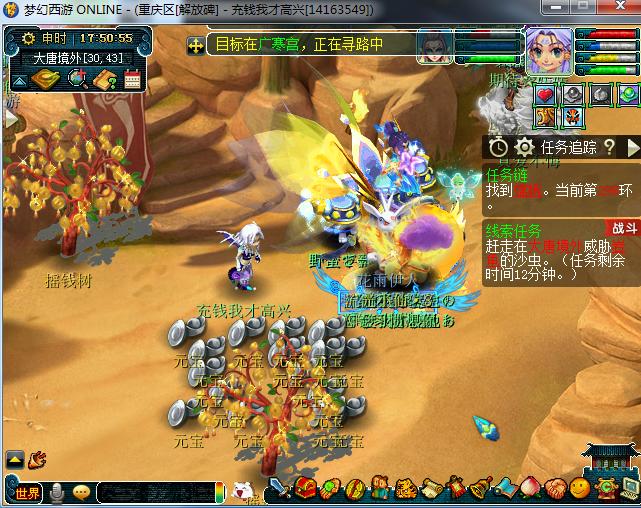641x508 pixels.
Task: Collapse the time panel with the arrow button
Action: point(20,80)
